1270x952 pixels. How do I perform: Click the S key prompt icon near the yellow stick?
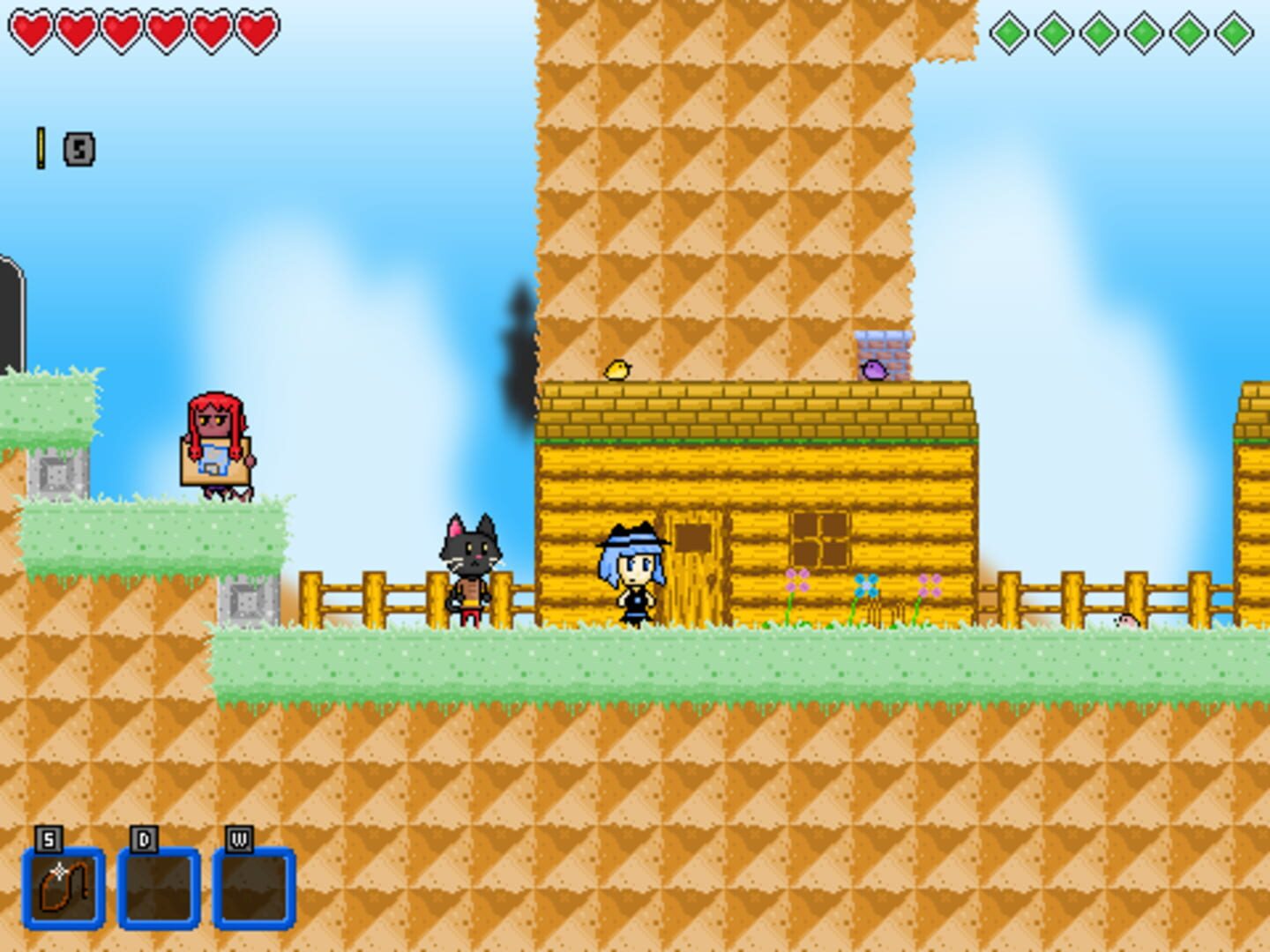[x=77, y=150]
